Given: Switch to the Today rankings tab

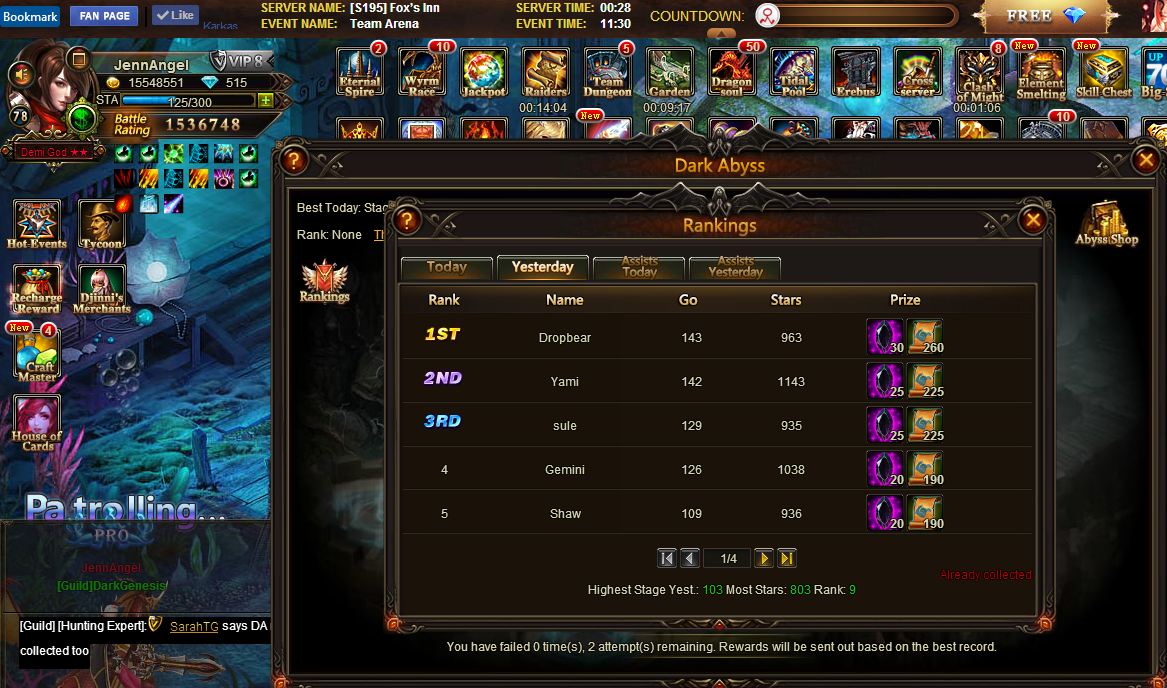Looking at the screenshot, I should tap(446, 268).
